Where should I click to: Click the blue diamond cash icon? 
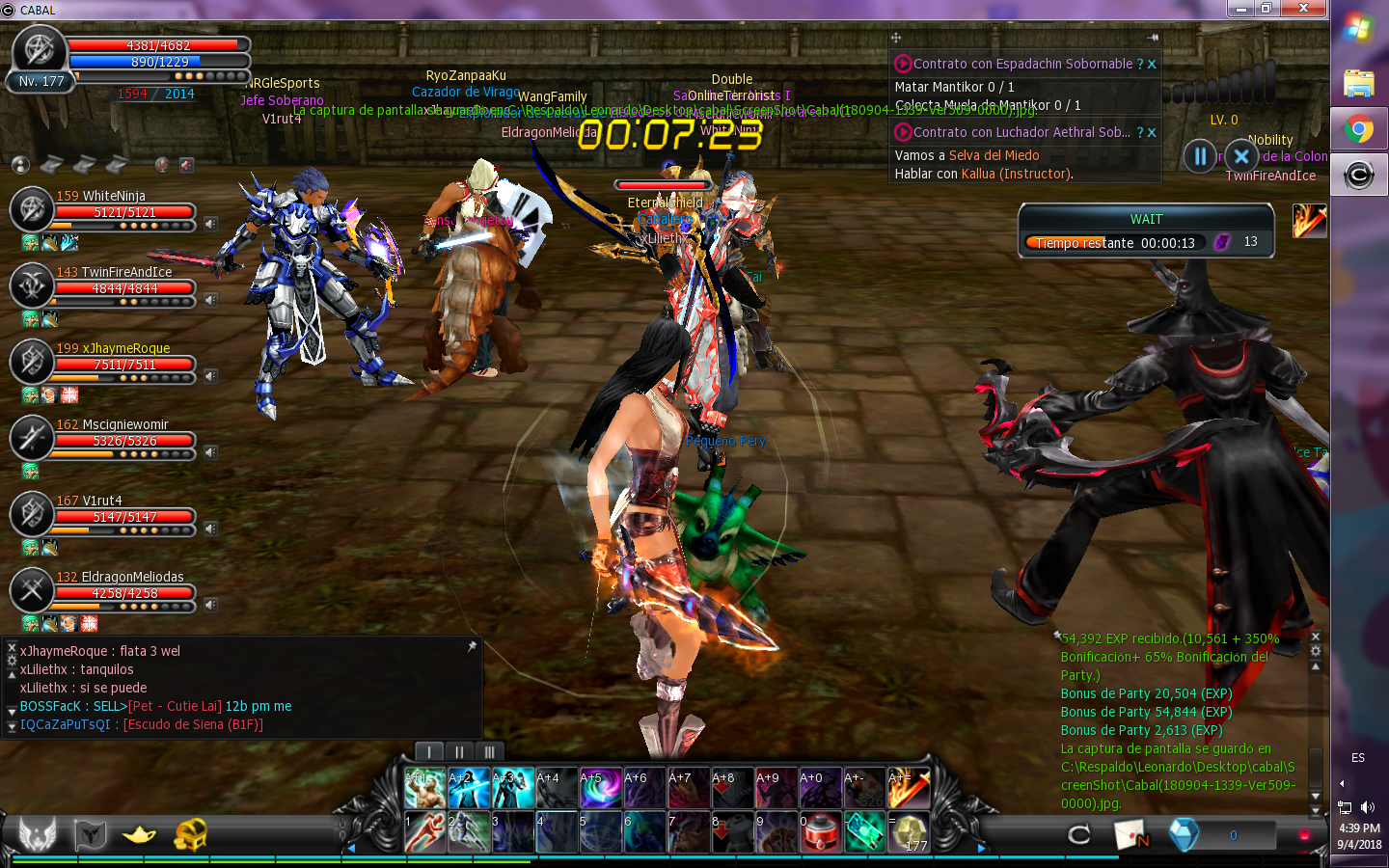pos(1183,835)
